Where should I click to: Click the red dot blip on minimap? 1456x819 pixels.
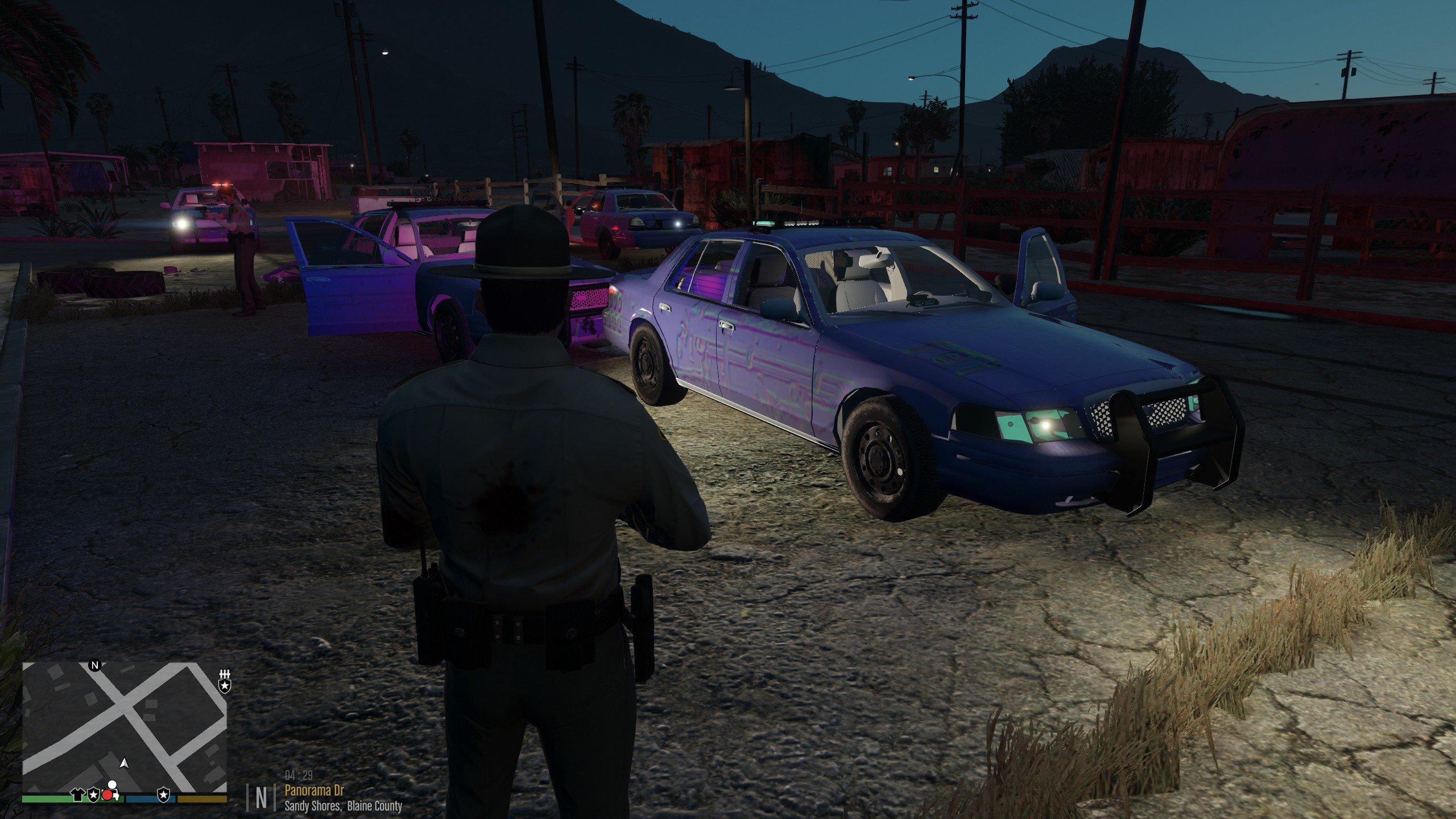(x=108, y=795)
